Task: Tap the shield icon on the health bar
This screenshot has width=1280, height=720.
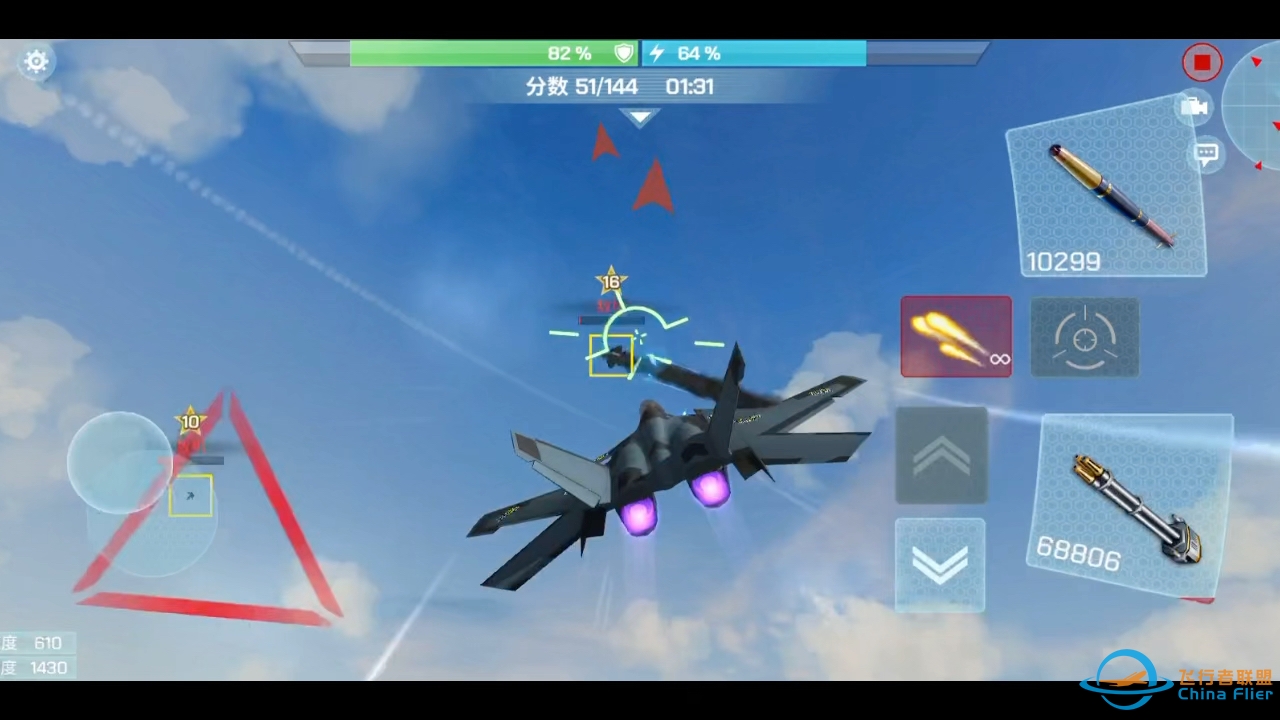Action: pyautogui.click(x=623, y=53)
